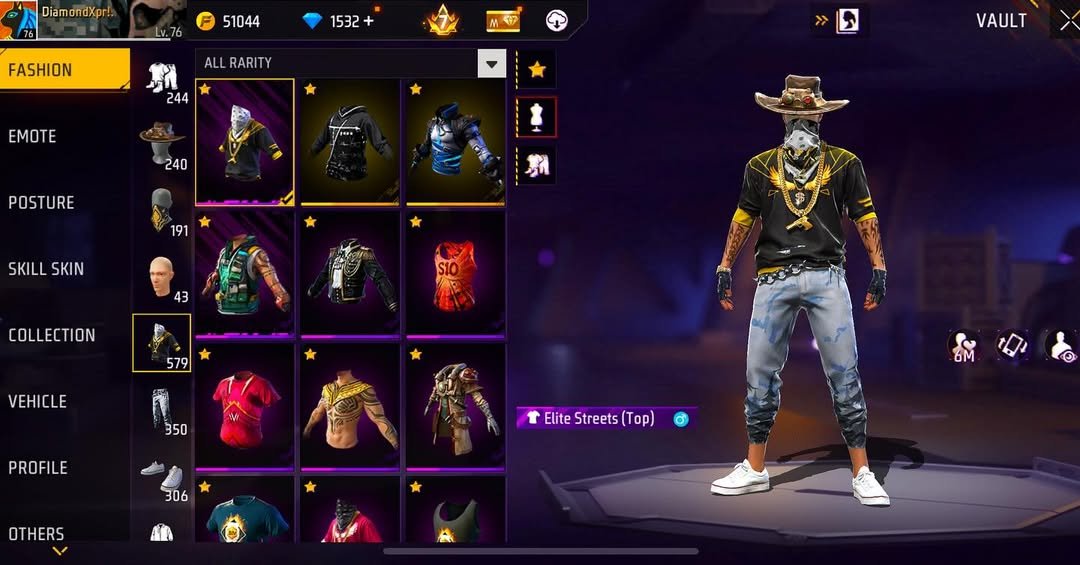This screenshot has width=1080, height=565.
Task: Select the Skill Skin category
Action: coord(46,269)
